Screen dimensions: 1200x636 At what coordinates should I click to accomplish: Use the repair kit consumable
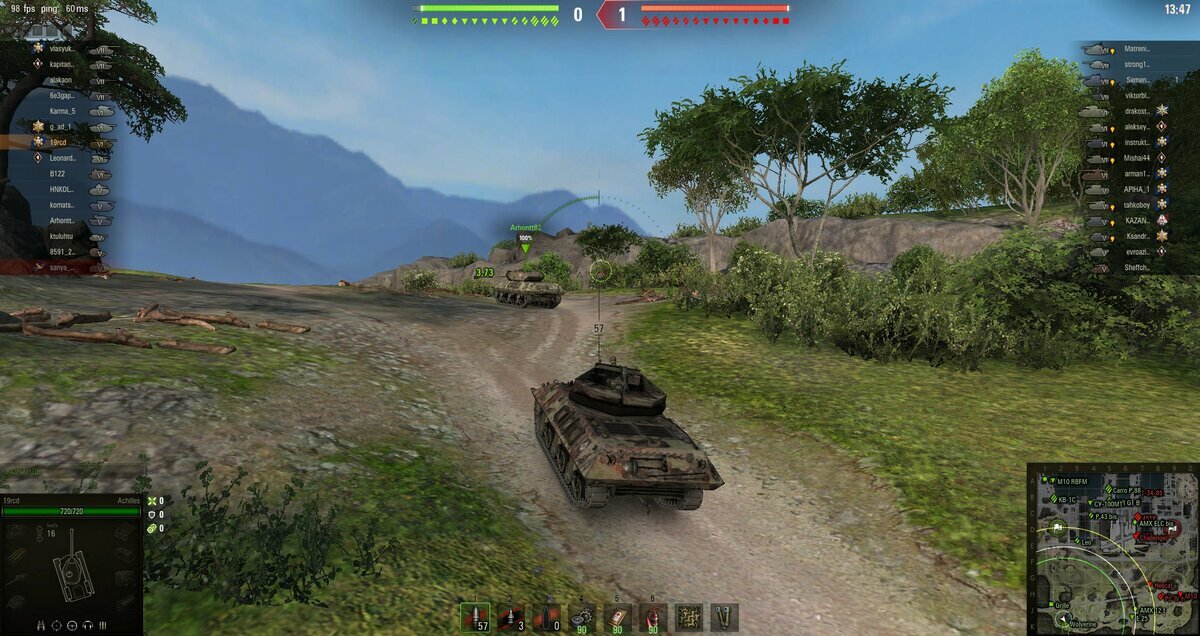click(582, 617)
